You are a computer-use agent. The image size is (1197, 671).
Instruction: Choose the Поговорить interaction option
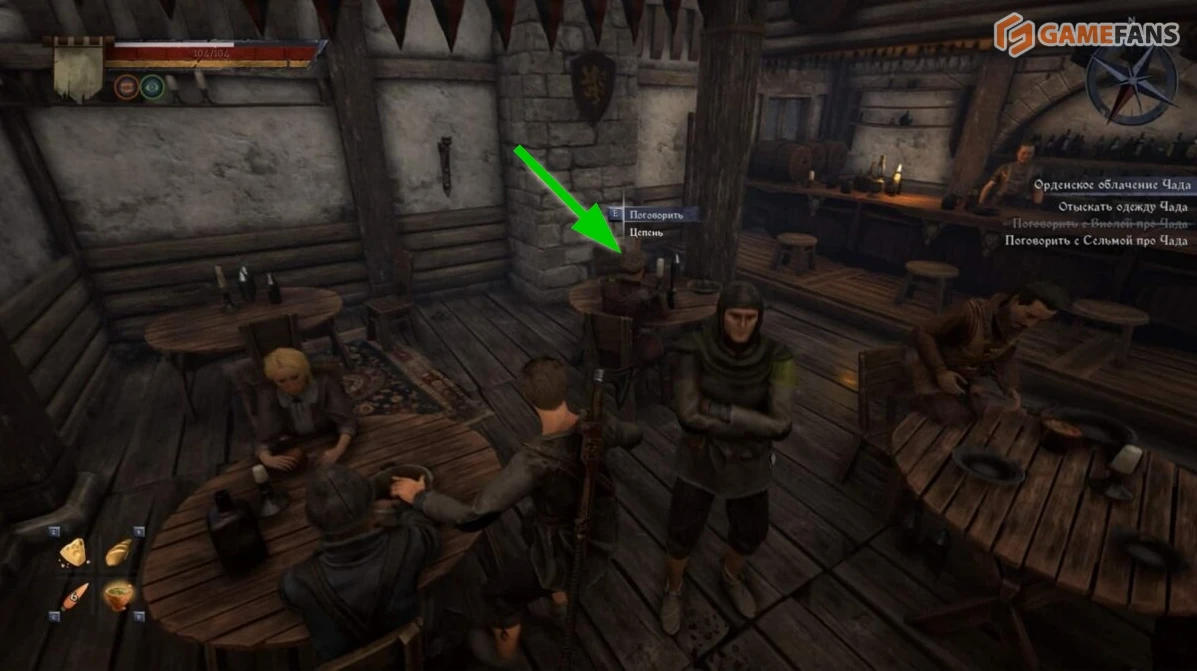(x=655, y=214)
